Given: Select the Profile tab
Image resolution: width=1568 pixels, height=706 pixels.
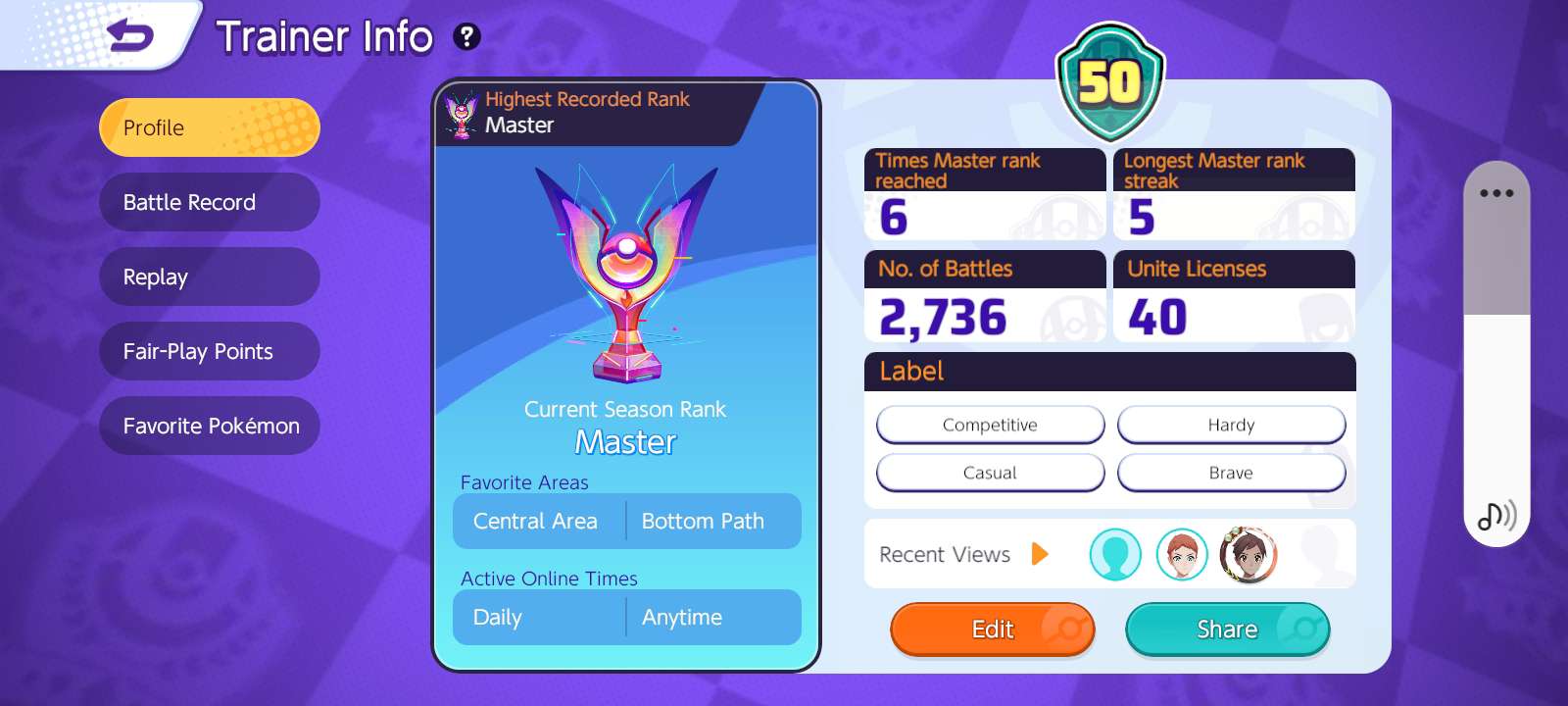Looking at the screenshot, I should 209,127.
